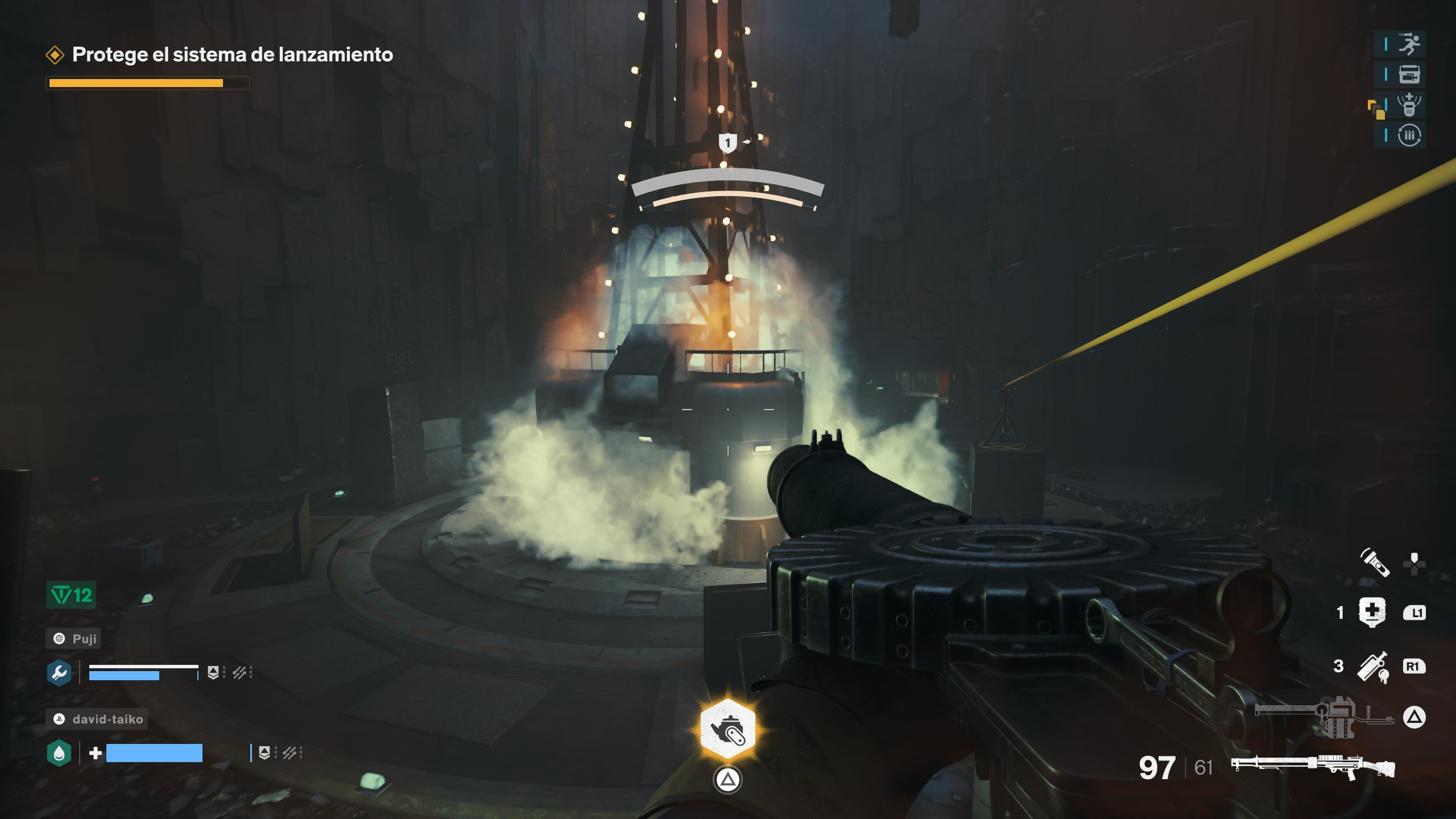Open the toolbox quick-slot icon
Viewport: 1456px width, 819px height.
(1409, 75)
